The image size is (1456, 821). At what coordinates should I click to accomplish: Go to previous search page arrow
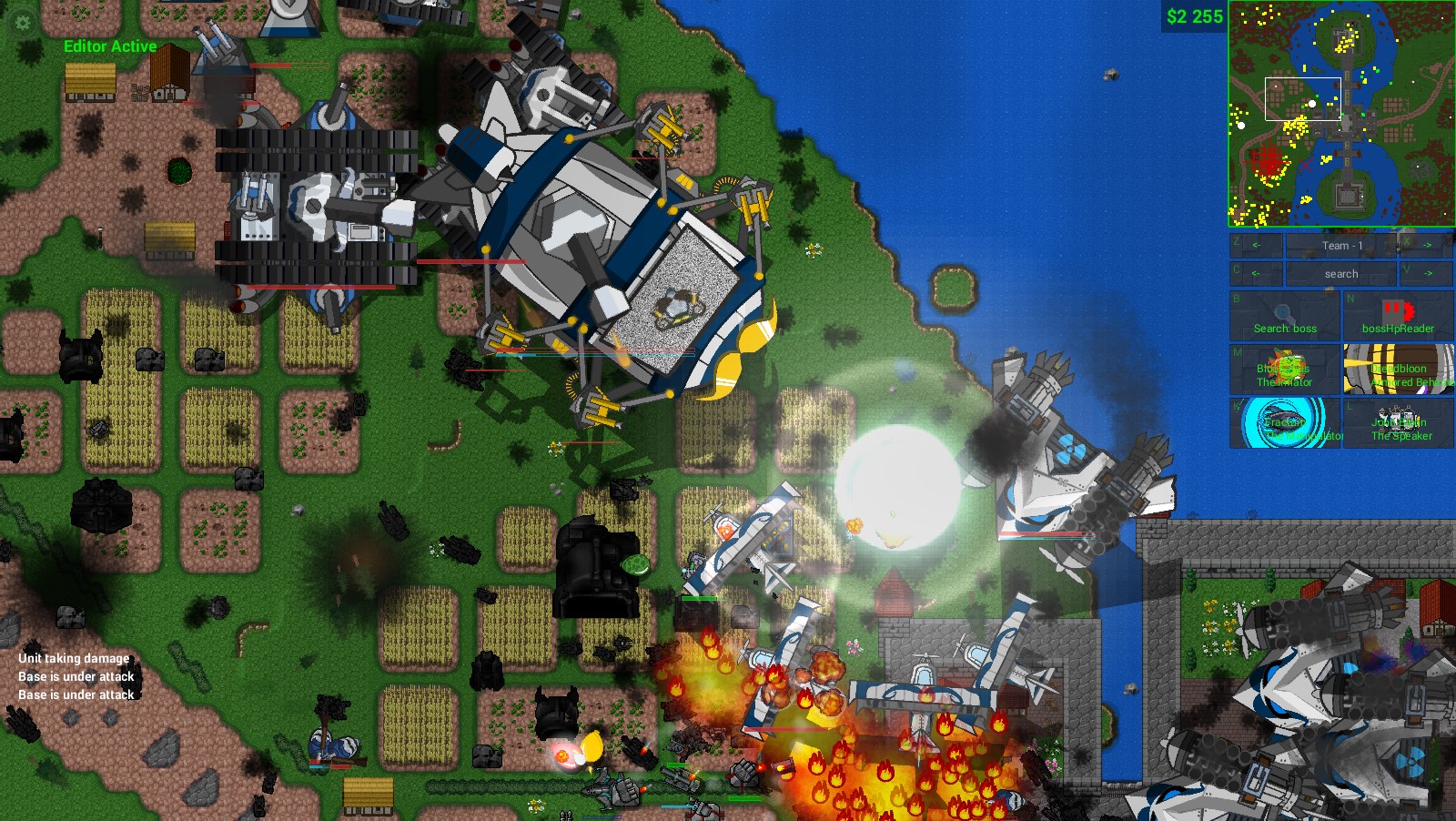(x=1256, y=273)
